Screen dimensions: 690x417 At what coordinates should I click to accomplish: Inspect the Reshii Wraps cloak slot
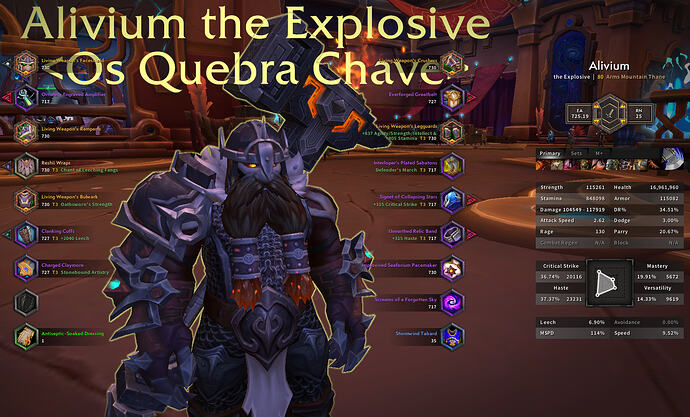pyautogui.click(x=26, y=165)
